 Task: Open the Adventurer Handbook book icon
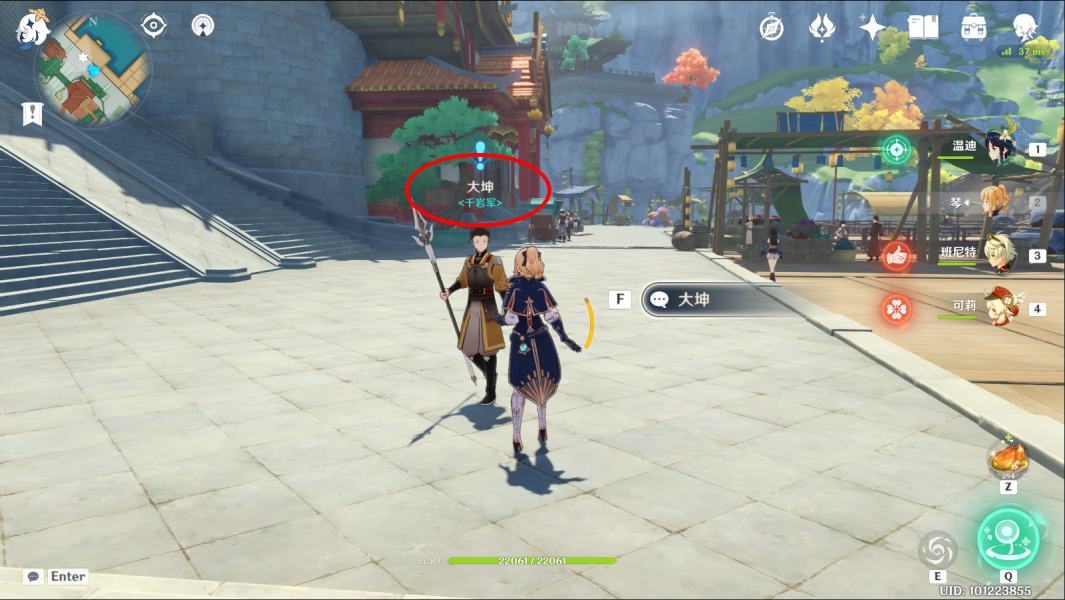point(923,27)
